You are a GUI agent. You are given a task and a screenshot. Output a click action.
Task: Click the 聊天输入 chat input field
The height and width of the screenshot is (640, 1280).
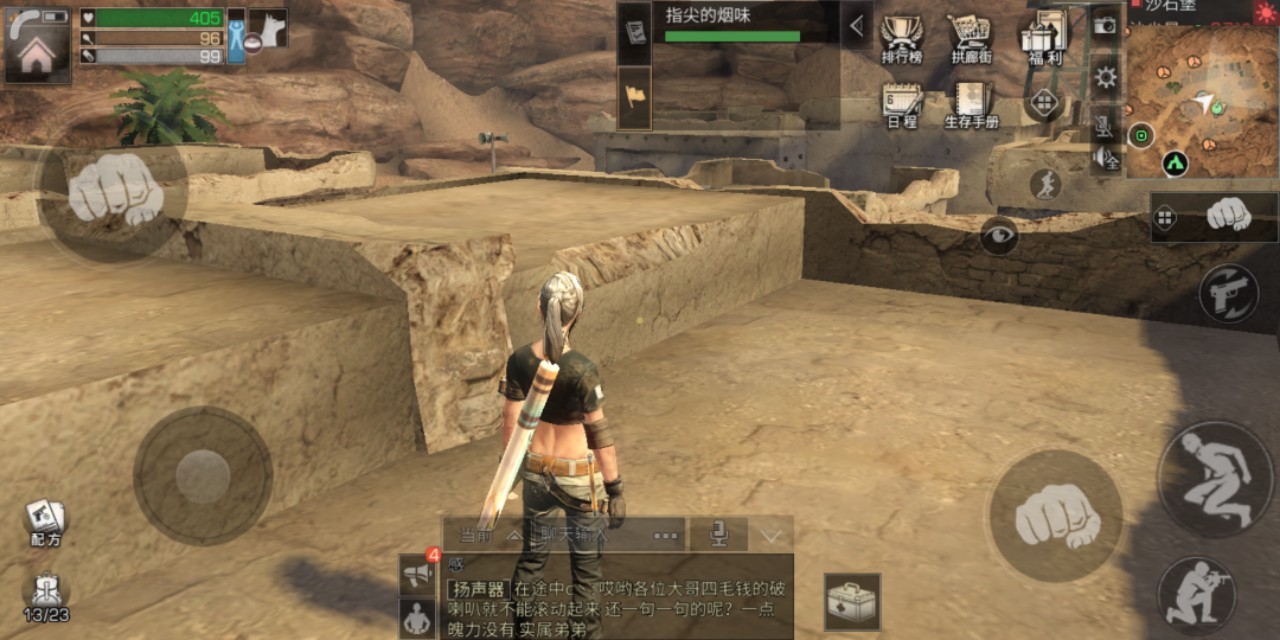pyautogui.click(x=590, y=535)
